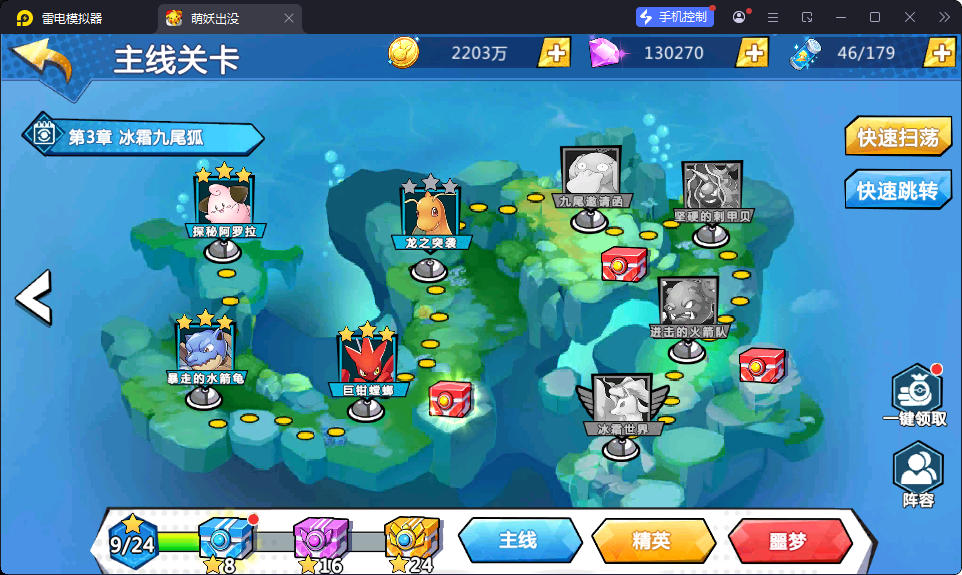Select the 巨钳螳螂 stage
Viewport: 962px width, 575px height.
[367, 362]
